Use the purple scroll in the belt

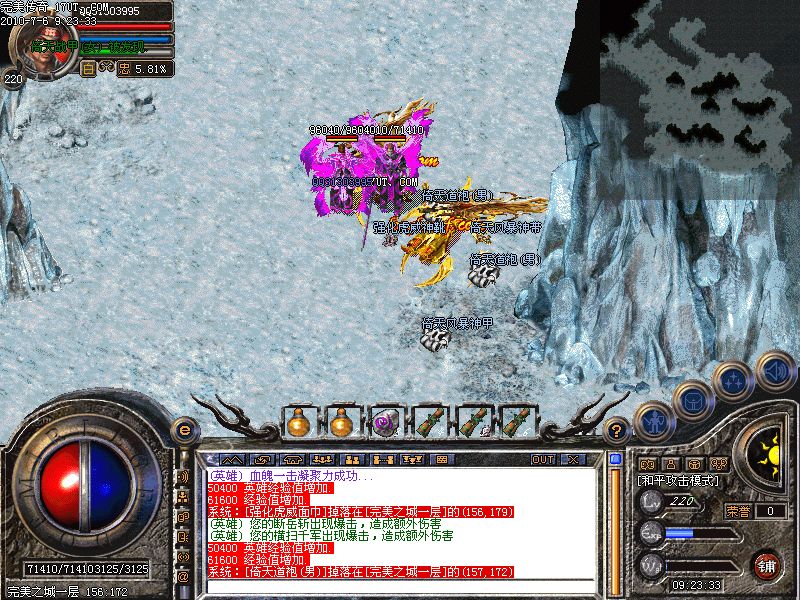pyautogui.click(x=385, y=422)
